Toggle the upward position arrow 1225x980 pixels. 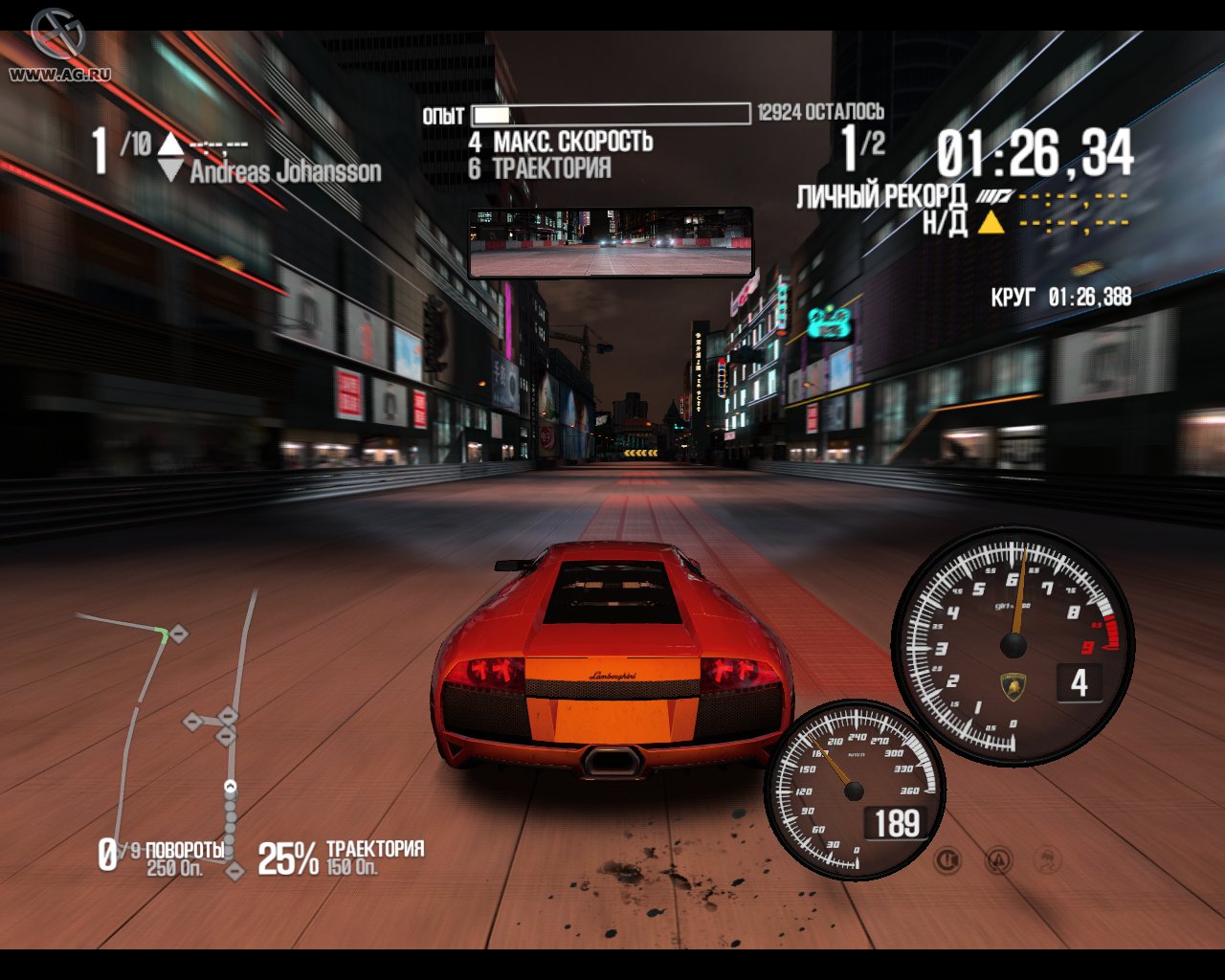(x=168, y=145)
